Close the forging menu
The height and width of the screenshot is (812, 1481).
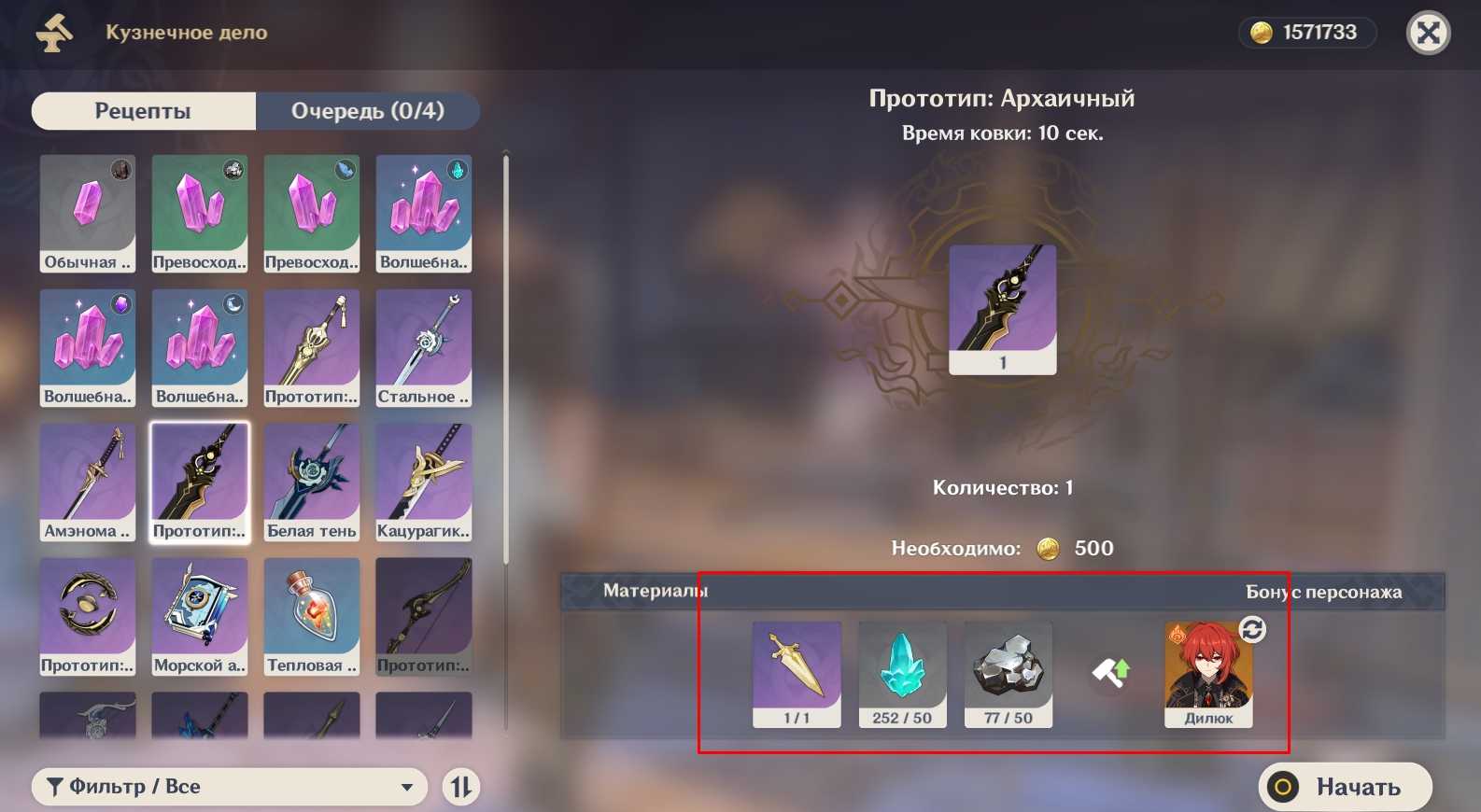pyautogui.click(x=1428, y=34)
